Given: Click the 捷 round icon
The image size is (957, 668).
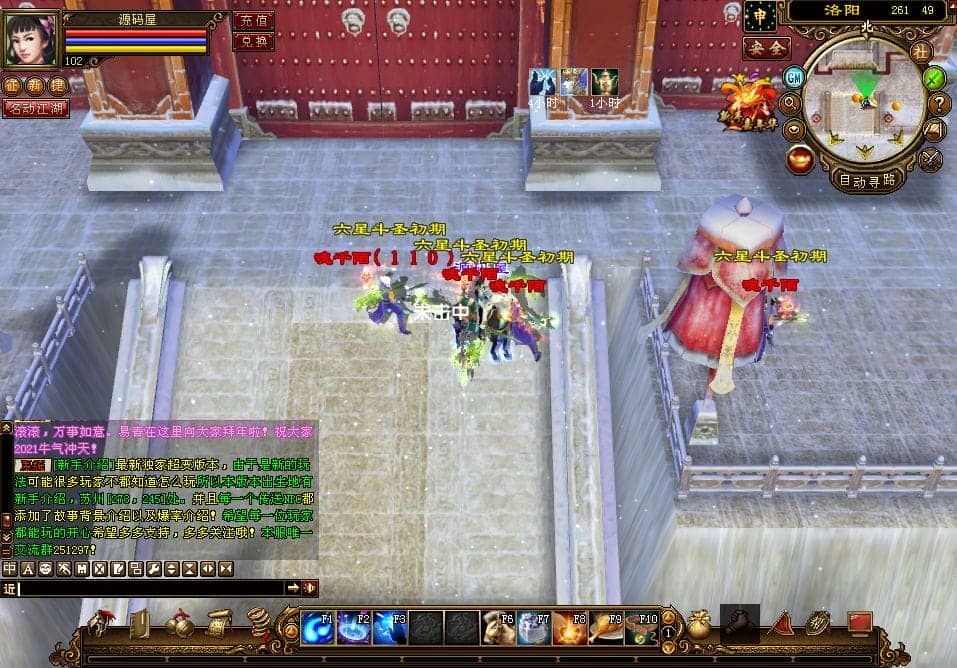Looking at the screenshot, I should pos(56,85).
